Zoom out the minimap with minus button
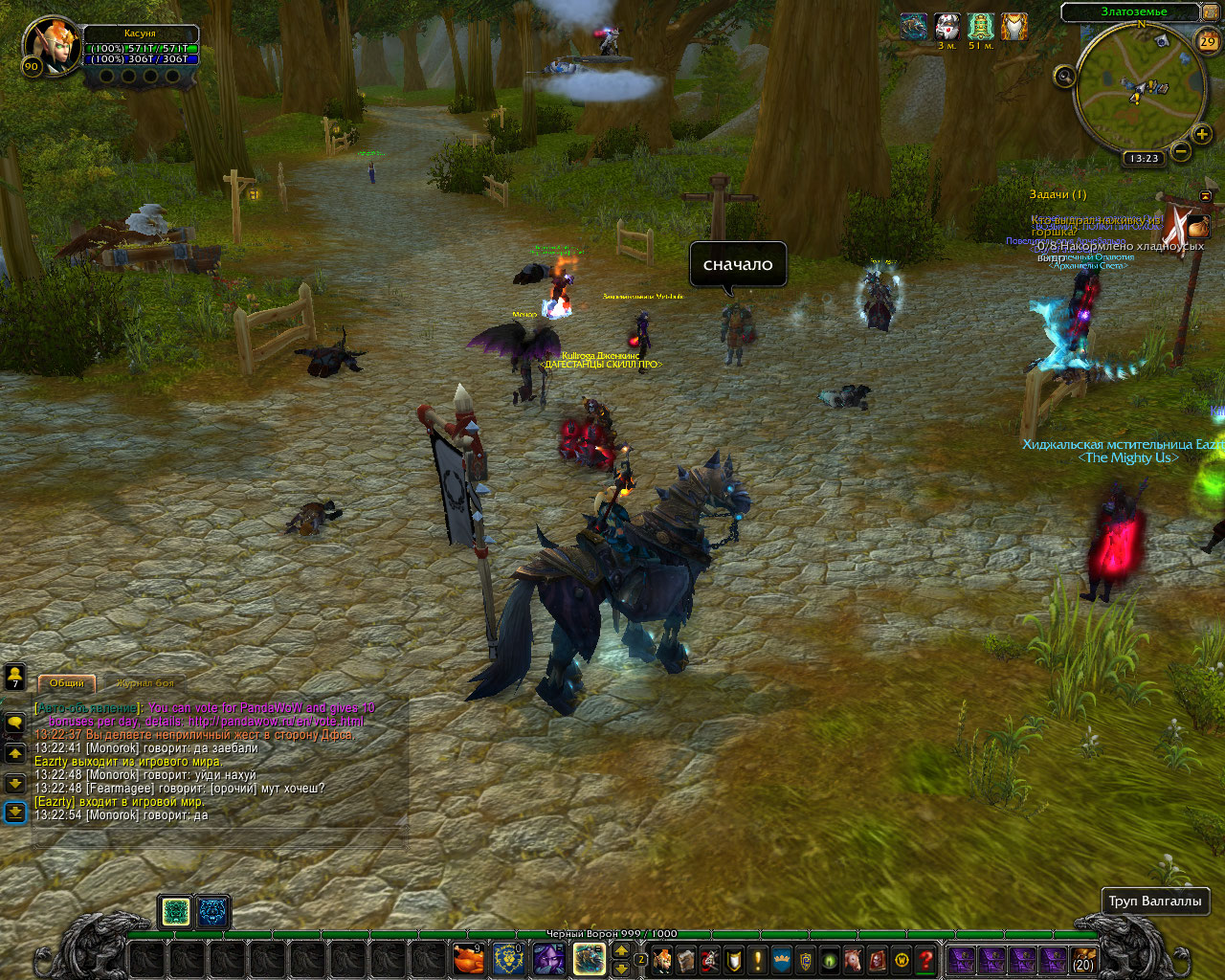 point(1181,151)
